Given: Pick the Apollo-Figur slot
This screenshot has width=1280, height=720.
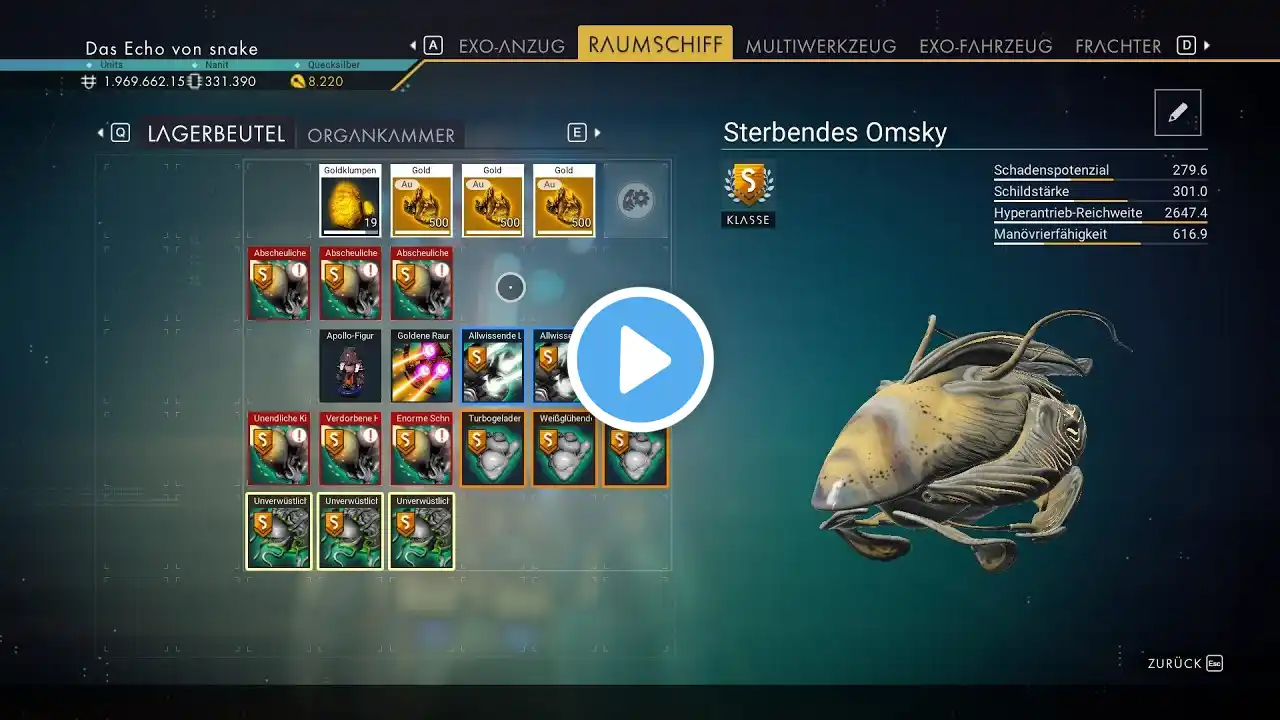Looking at the screenshot, I should (350, 366).
